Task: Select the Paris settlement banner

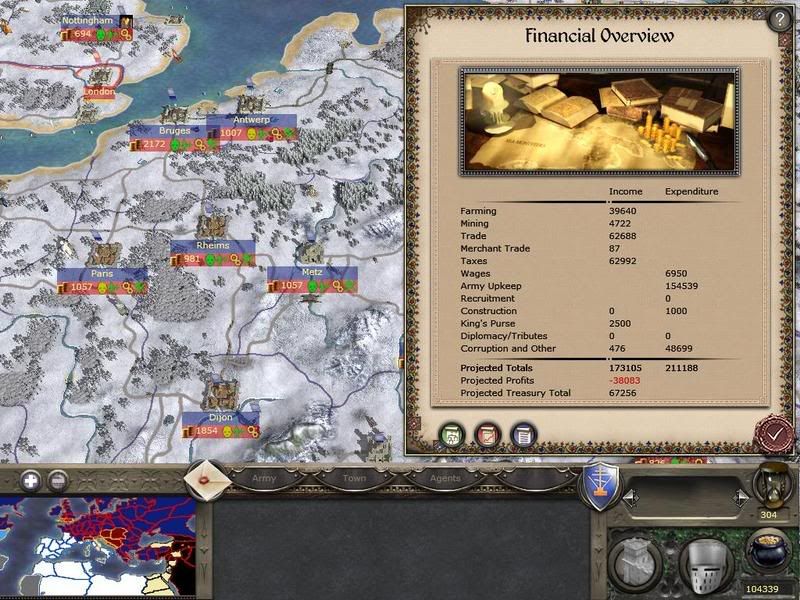Action: [102, 274]
